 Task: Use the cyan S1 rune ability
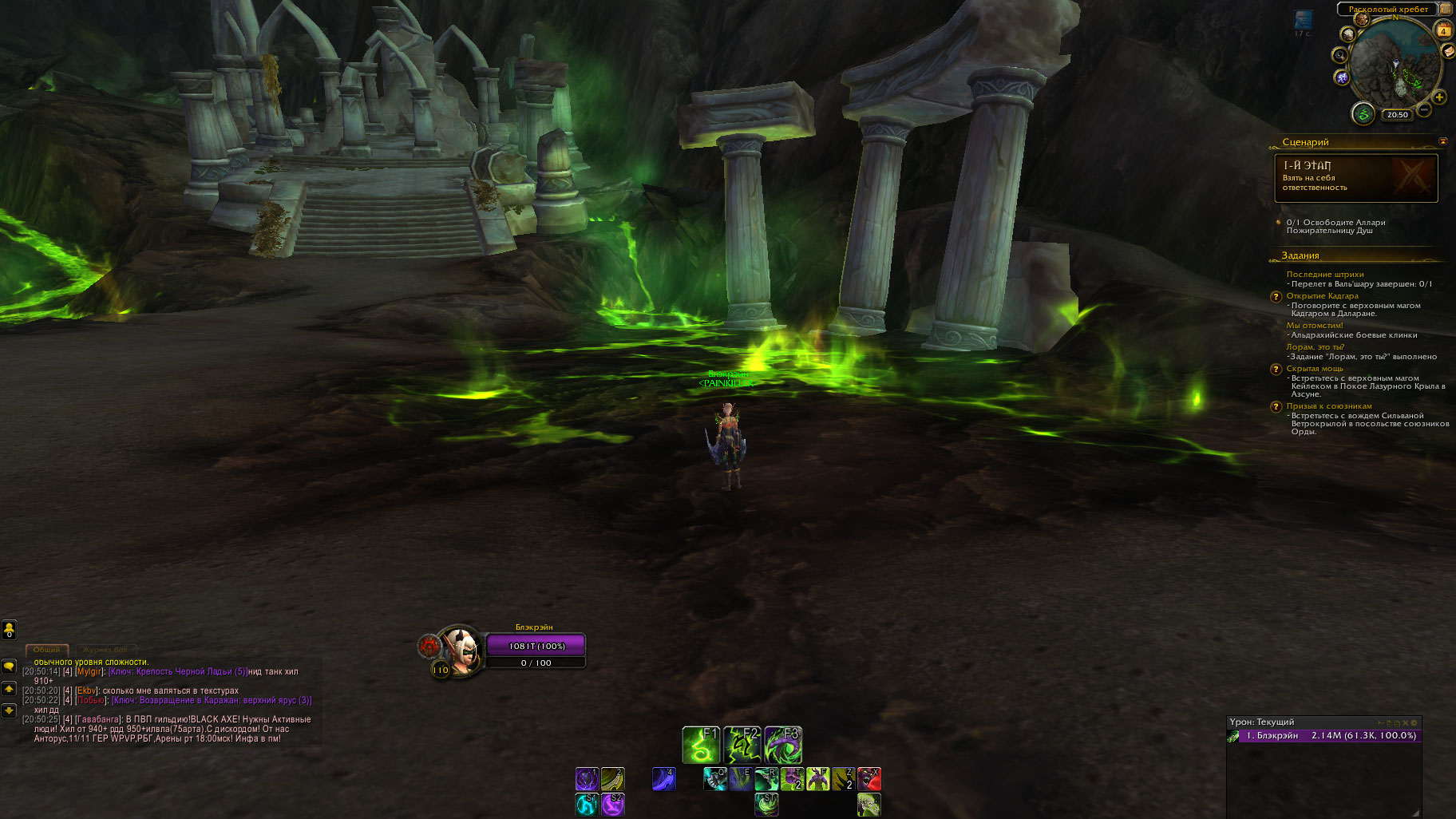(587, 805)
